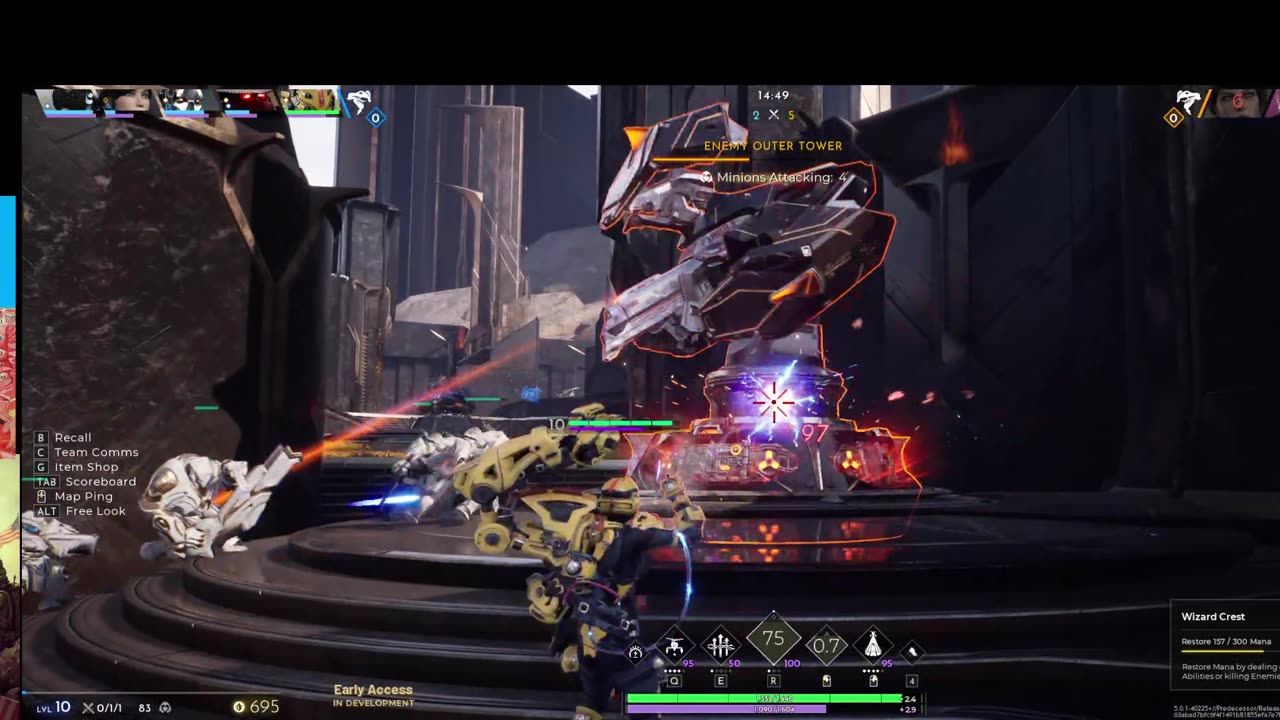This screenshot has height=720, width=1280.
Task: Open the Wizard Crest info panel
Action: click(1225, 644)
